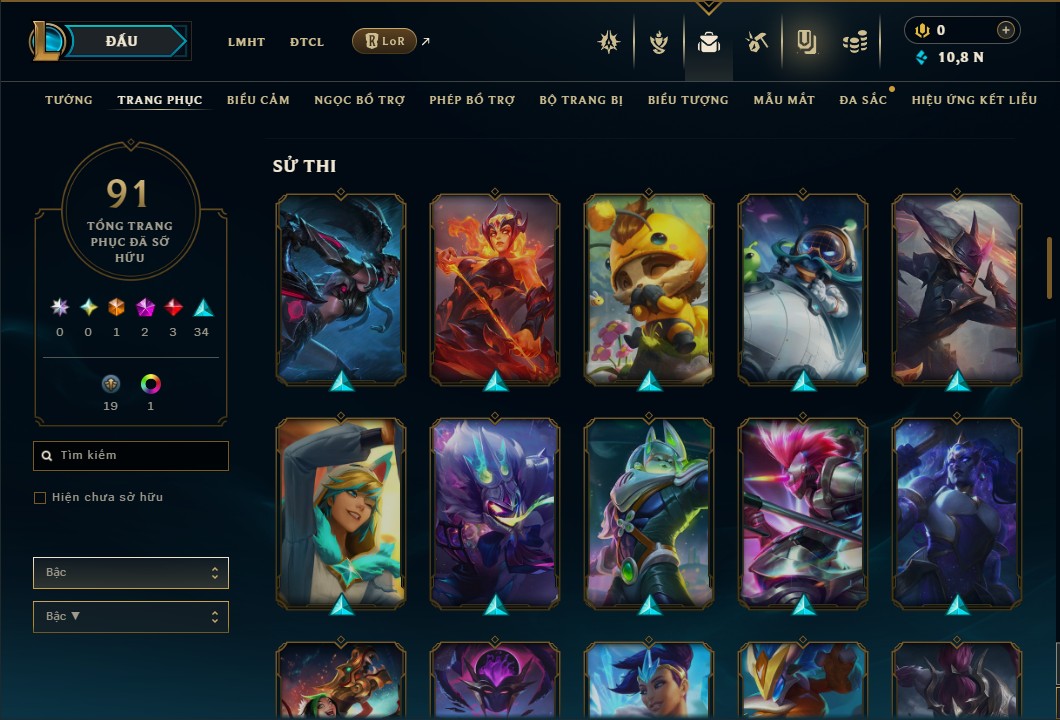This screenshot has height=720, width=1060.
Task: Open the LMHT section
Action: 246,42
